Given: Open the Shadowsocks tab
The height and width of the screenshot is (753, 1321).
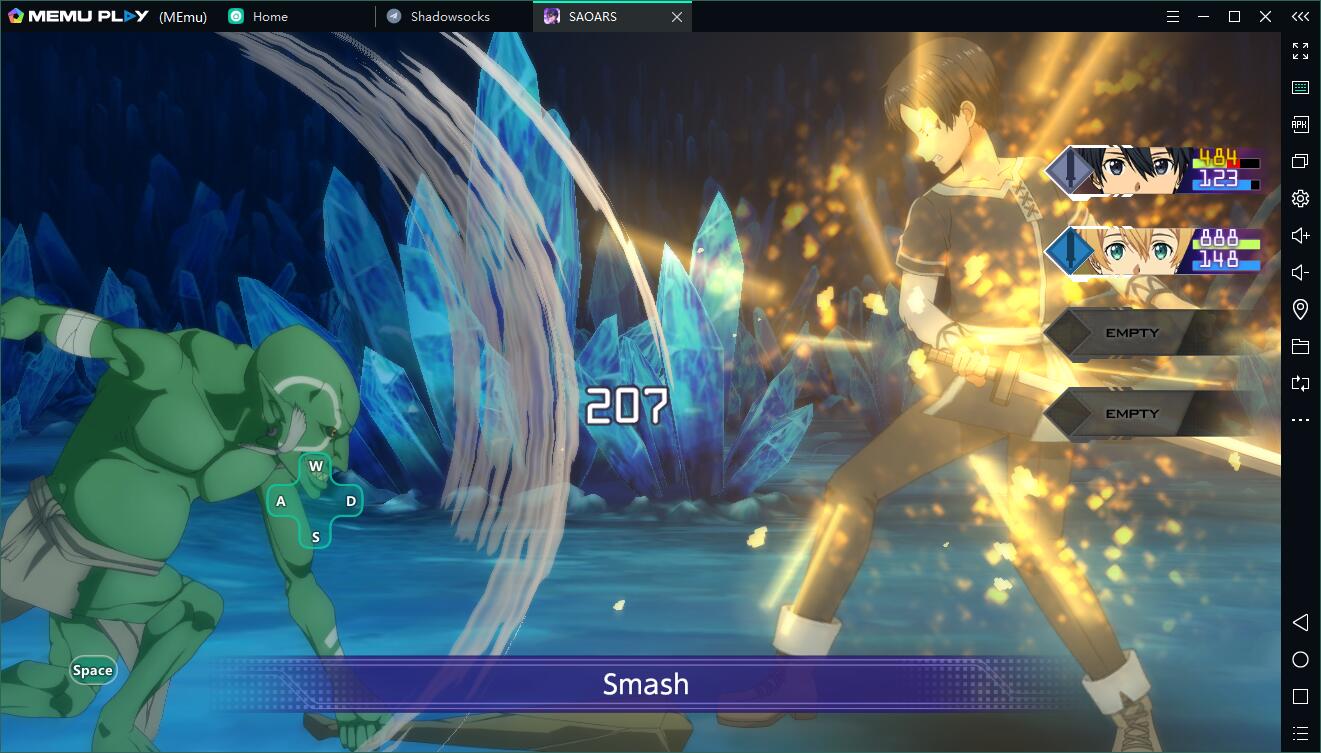Looking at the screenshot, I should (x=448, y=17).
